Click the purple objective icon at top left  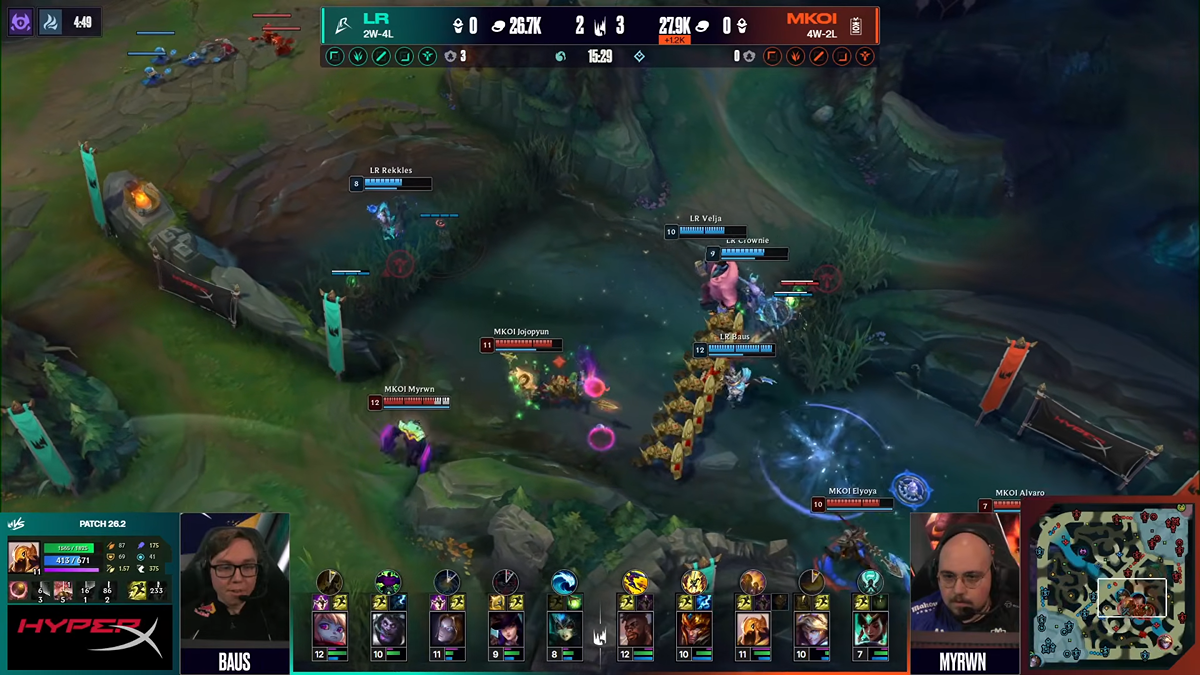(20, 21)
